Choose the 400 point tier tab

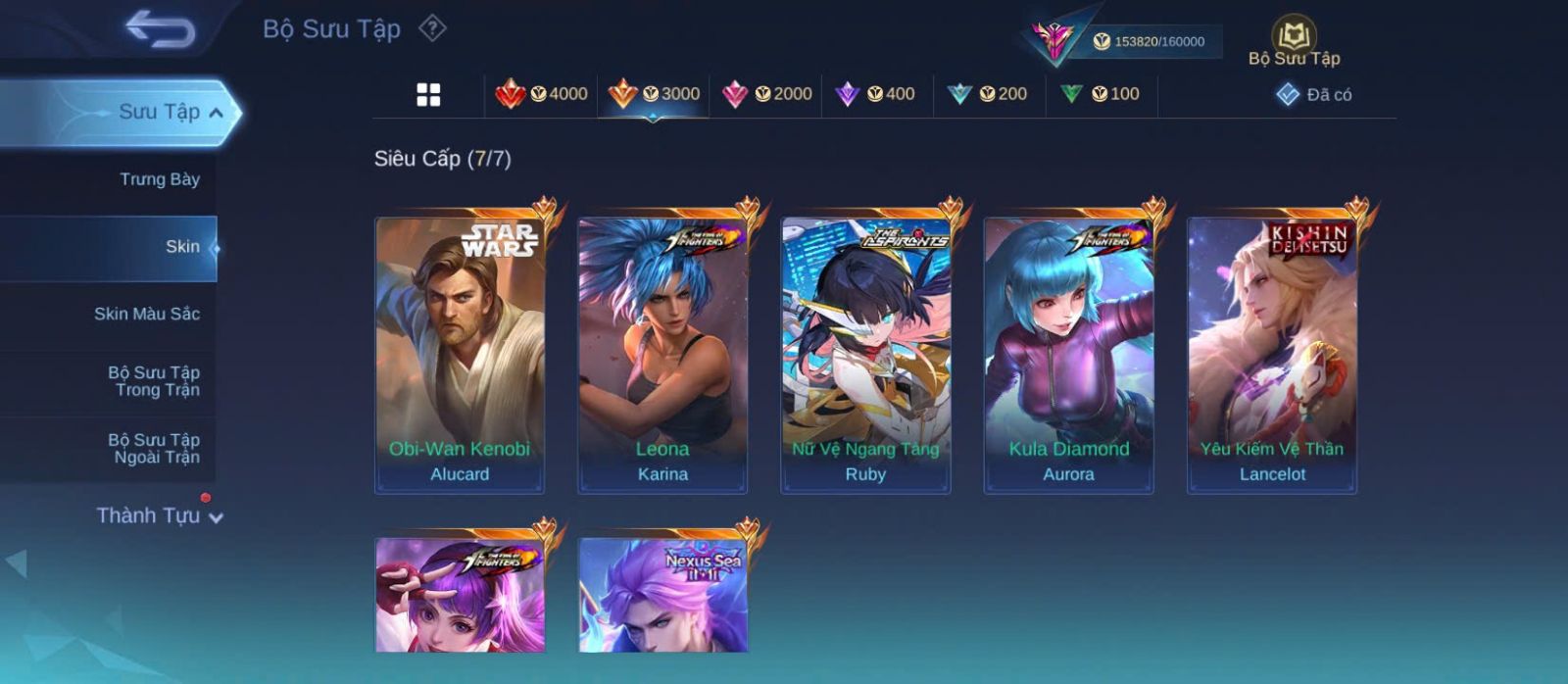[x=875, y=94]
